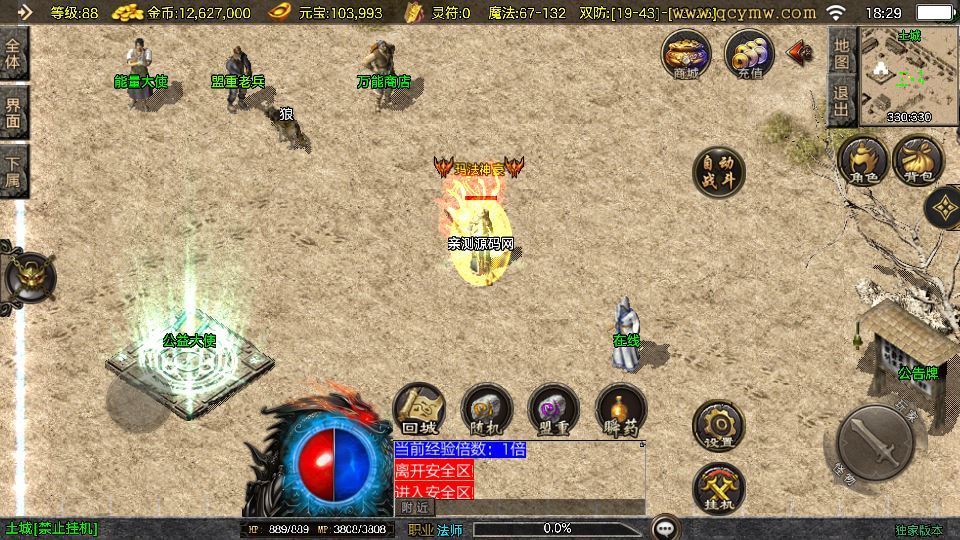Open the 商城 shop

686,53
